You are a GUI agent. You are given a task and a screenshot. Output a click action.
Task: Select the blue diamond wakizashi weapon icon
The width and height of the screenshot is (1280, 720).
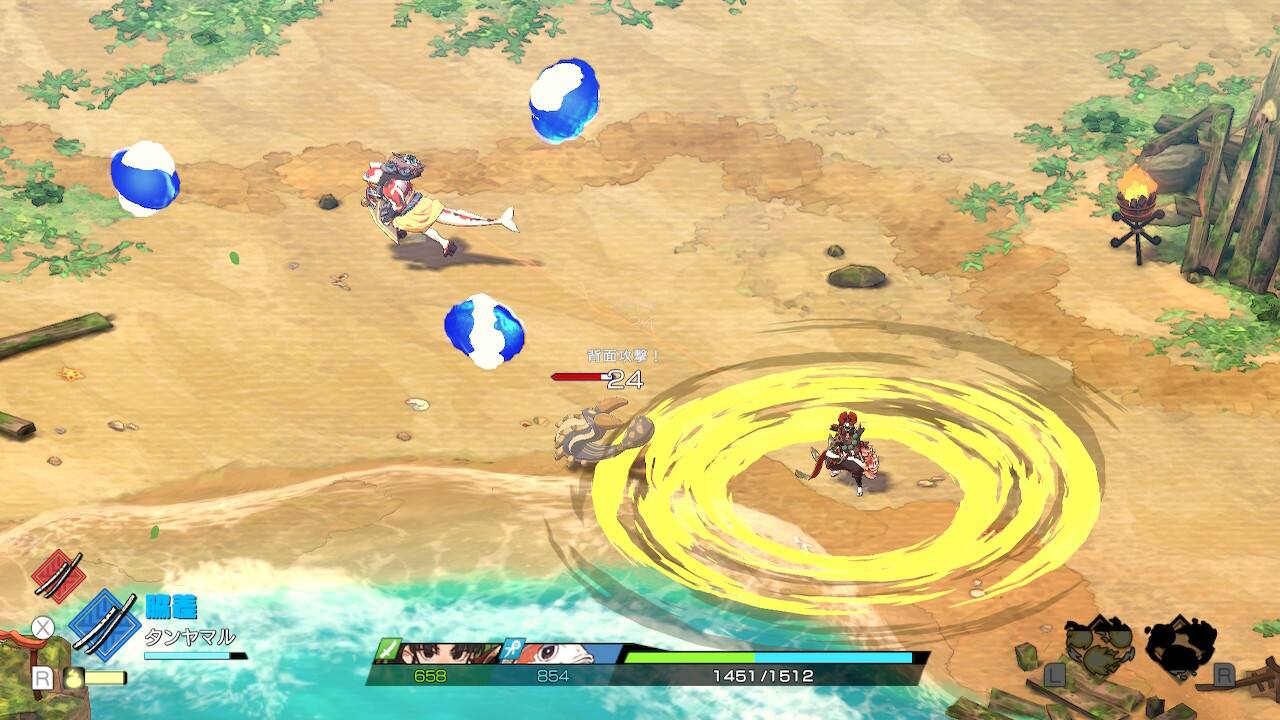click(104, 626)
